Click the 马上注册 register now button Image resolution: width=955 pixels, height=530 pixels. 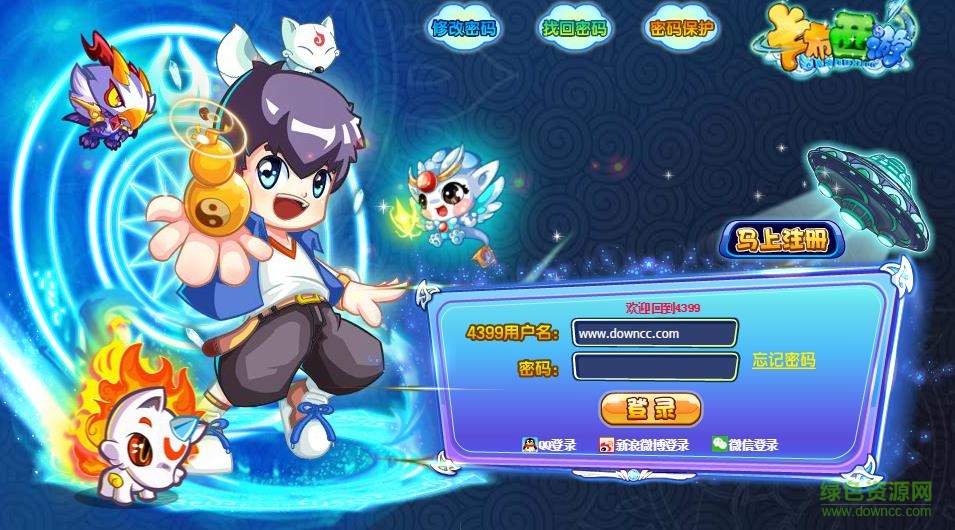(x=783, y=240)
